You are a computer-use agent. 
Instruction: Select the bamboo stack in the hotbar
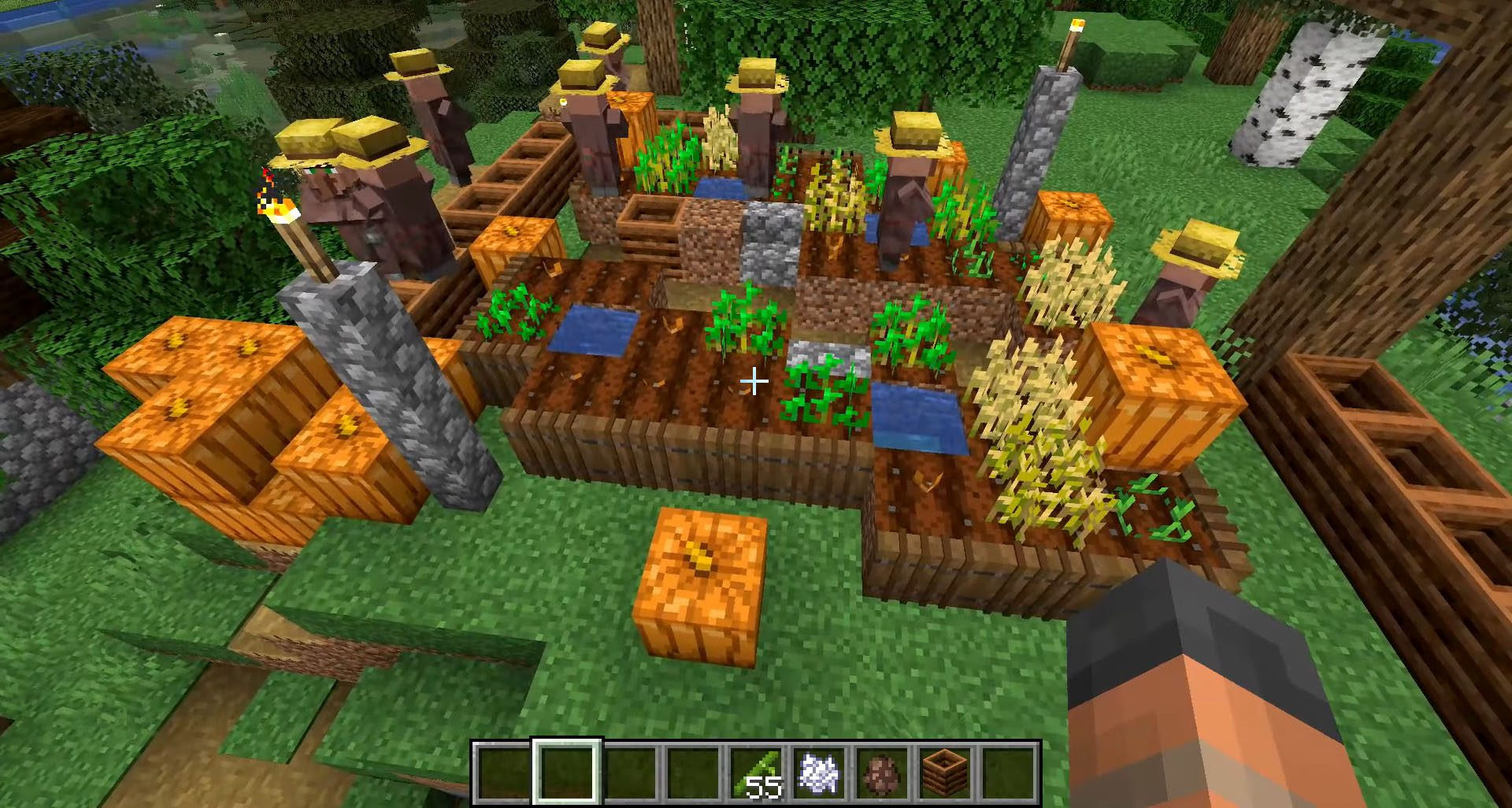(x=757, y=773)
